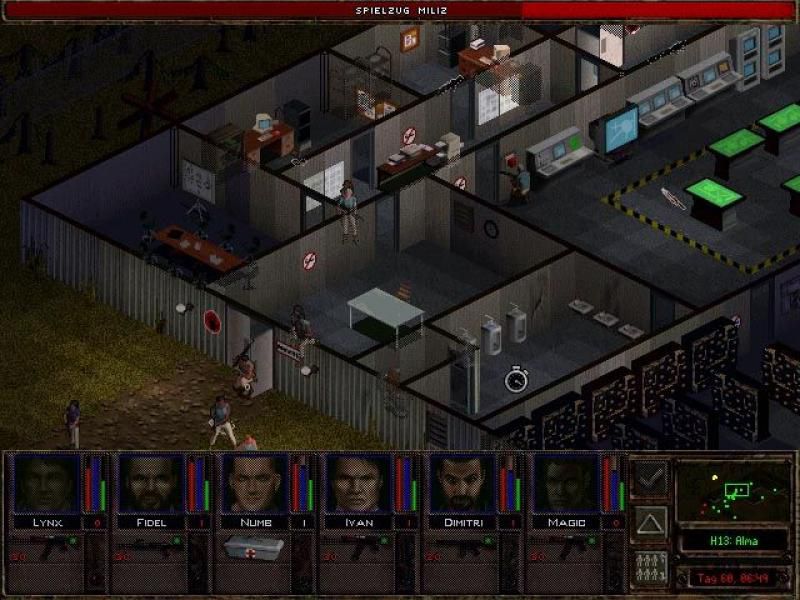Select Ivan's portrait
This screenshot has width=800, height=600.
click(x=358, y=484)
